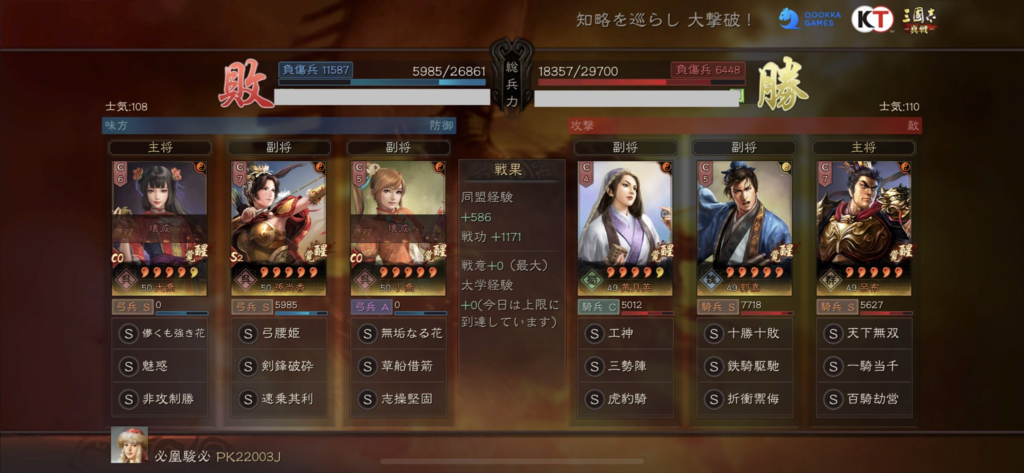Select the 鉄騎駆馳 skill

coord(745,366)
